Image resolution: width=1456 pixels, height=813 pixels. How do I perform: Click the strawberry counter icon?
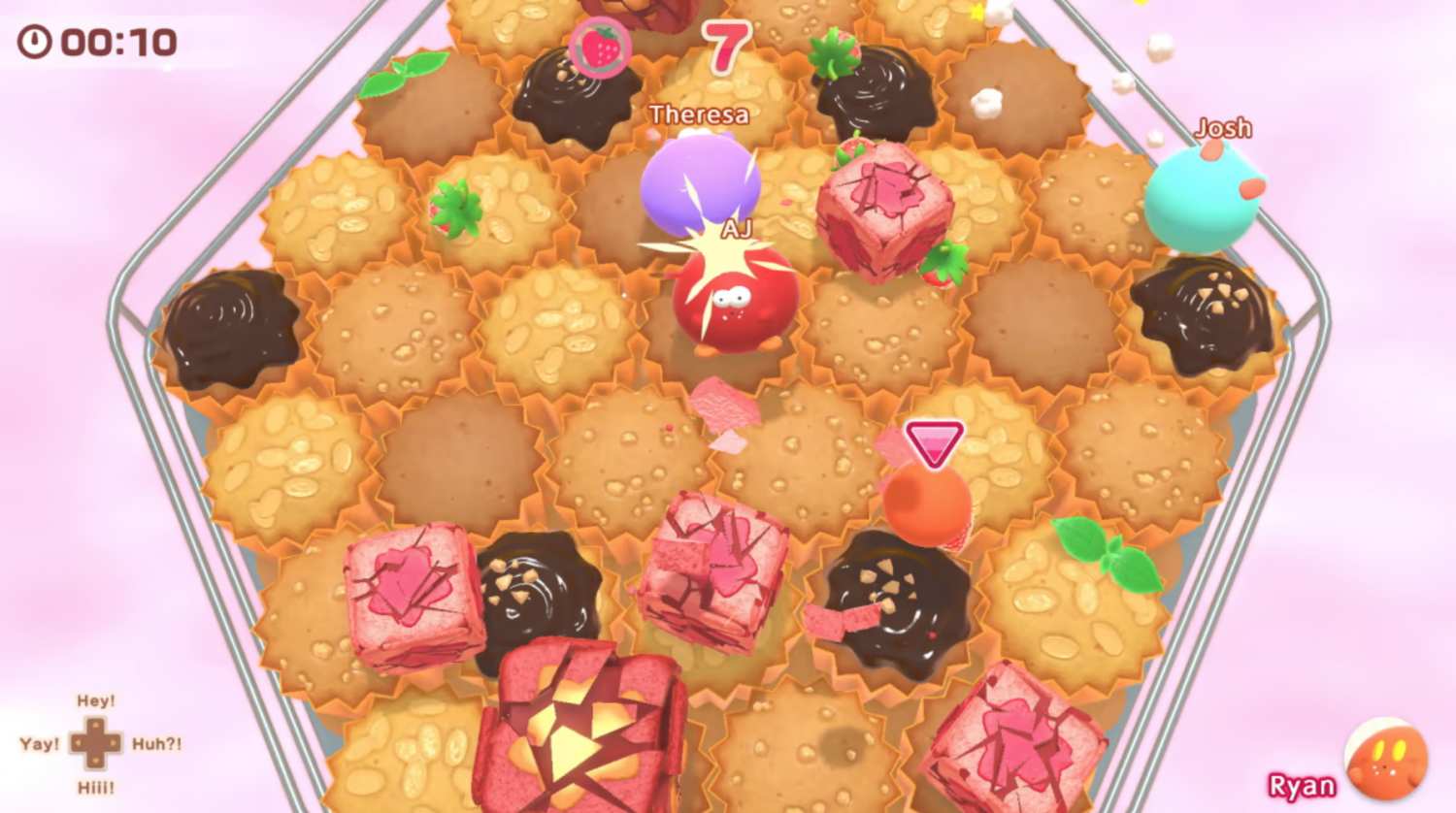[x=599, y=47]
